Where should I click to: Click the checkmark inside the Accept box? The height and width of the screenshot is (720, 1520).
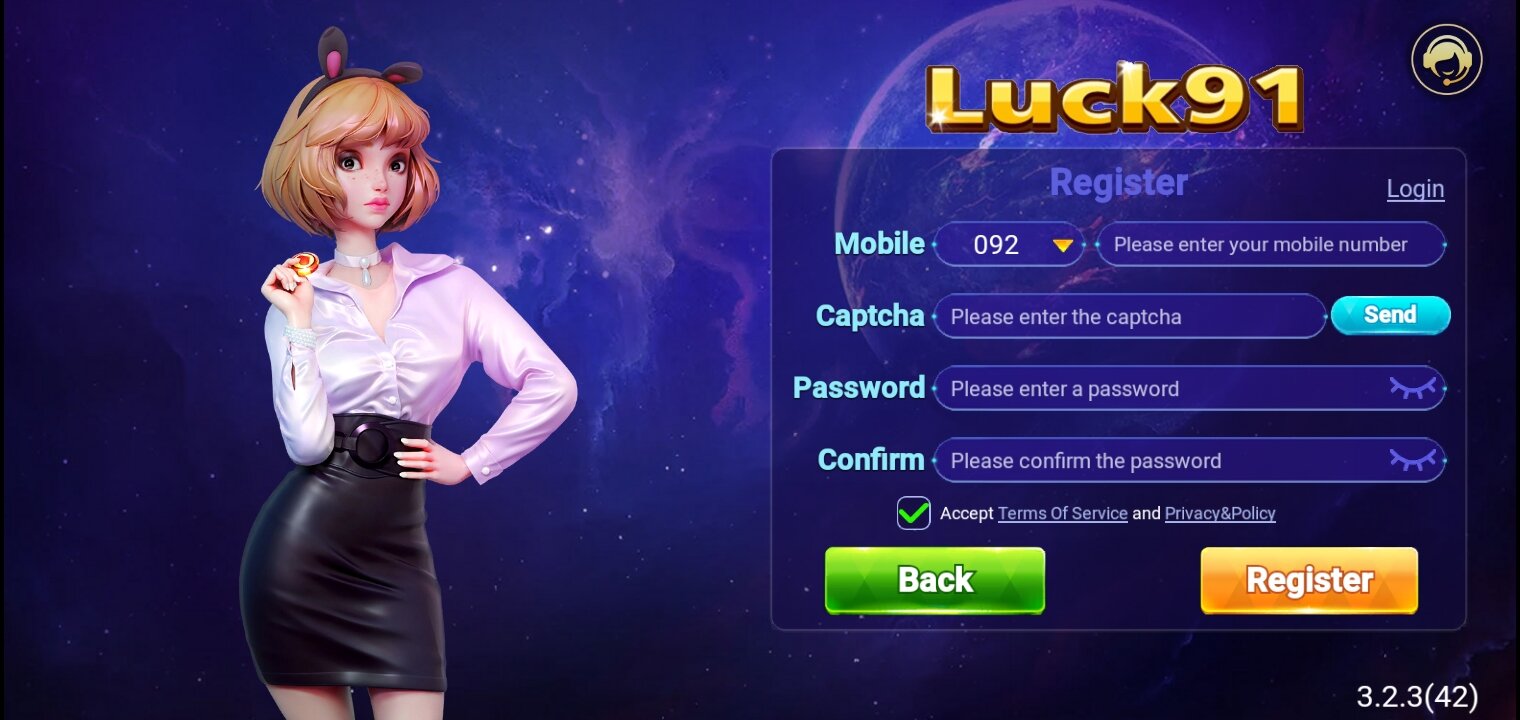point(913,512)
